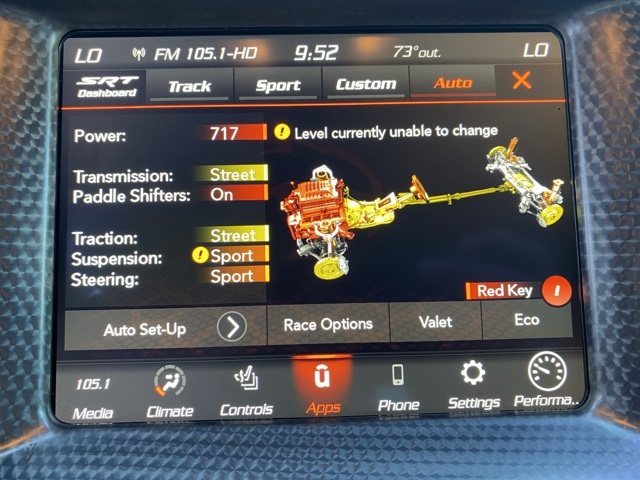Open the Custom drive mode tab

tap(366, 85)
